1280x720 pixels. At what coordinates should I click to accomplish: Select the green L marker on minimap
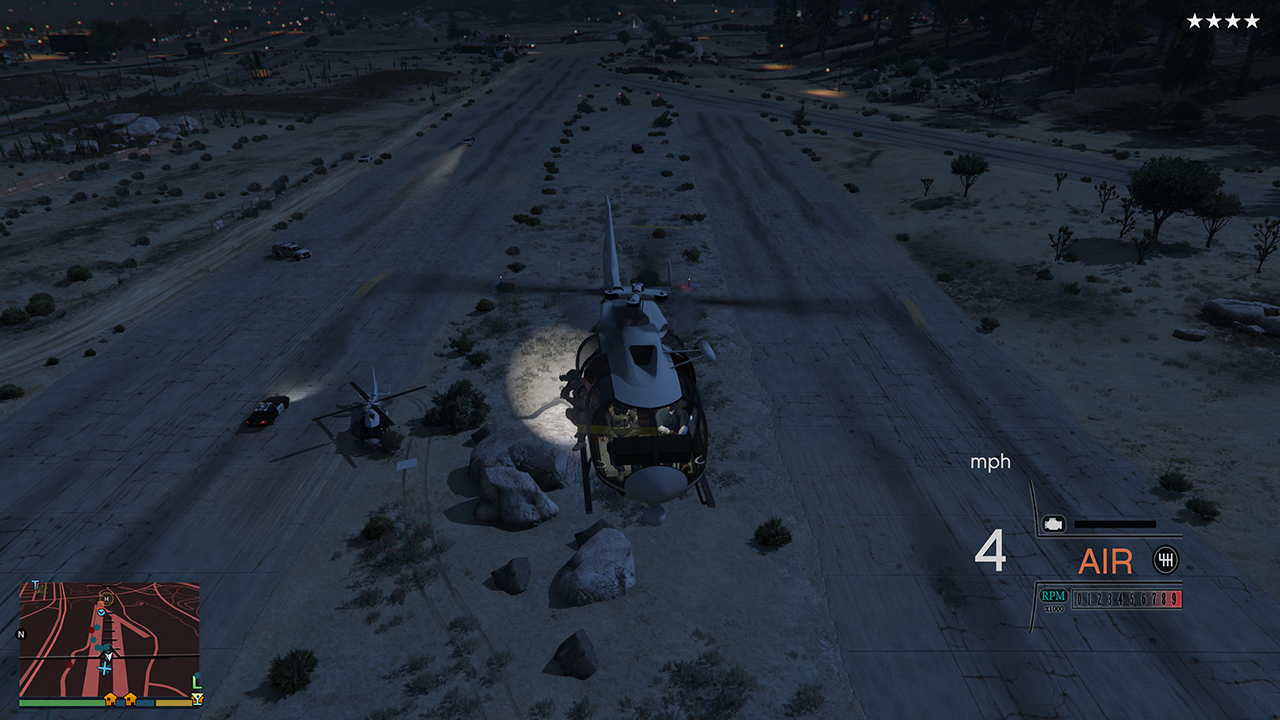pyautogui.click(x=196, y=681)
